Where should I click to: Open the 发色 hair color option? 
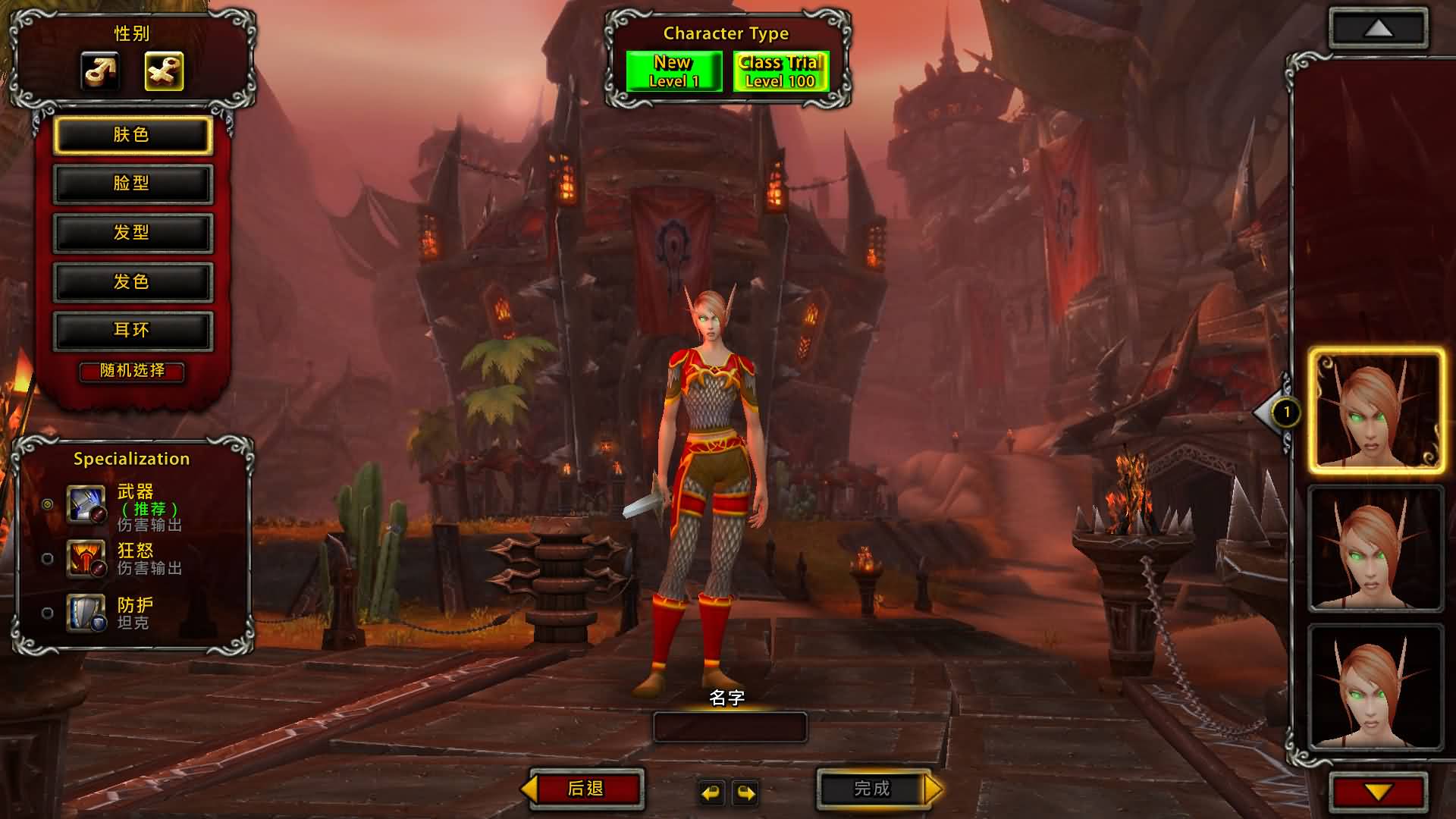pyautogui.click(x=132, y=282)
